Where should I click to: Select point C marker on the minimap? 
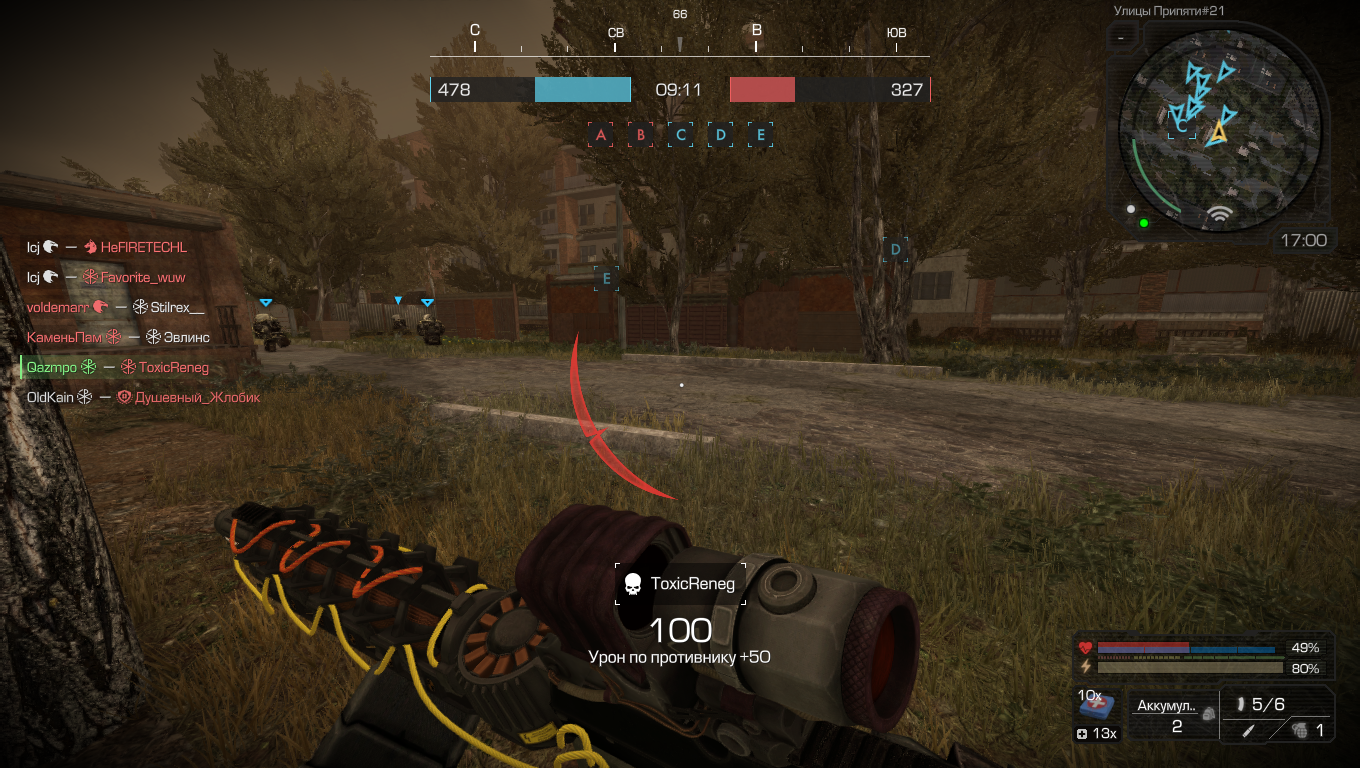(1181, 126)
